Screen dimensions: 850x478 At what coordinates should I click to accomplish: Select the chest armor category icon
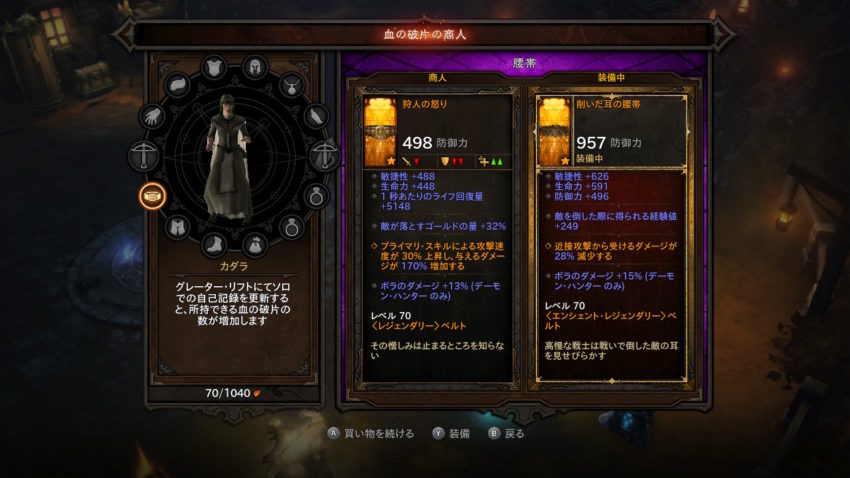coord(214,68)
